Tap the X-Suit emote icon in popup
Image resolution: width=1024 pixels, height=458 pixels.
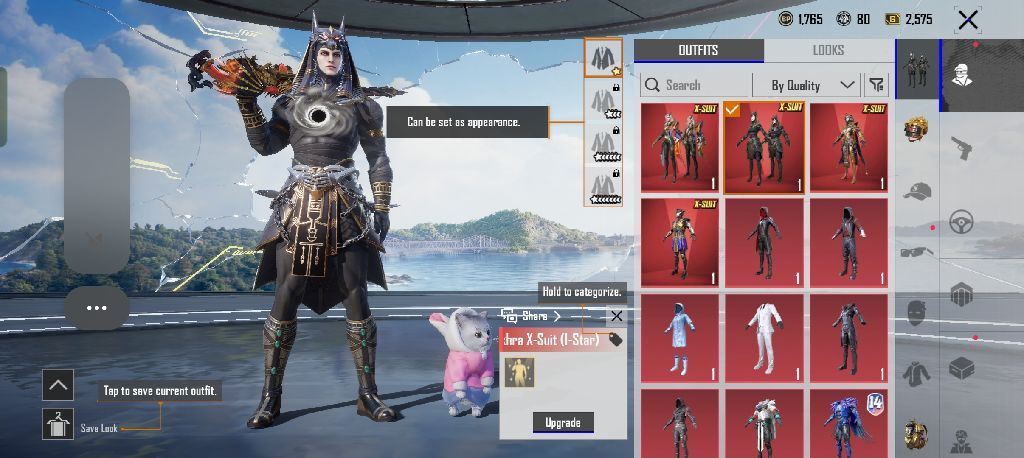519,372
